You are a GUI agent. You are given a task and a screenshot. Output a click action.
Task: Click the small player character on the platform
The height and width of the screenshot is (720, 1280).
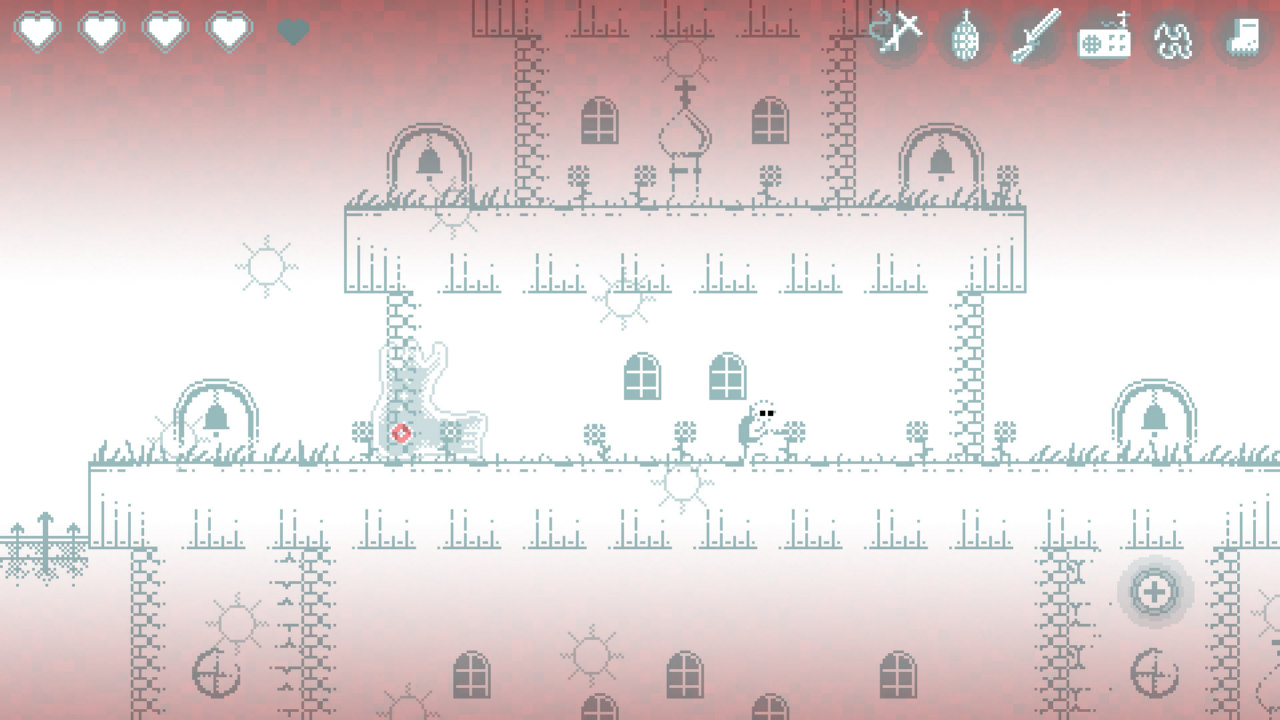tap(762, 424)
